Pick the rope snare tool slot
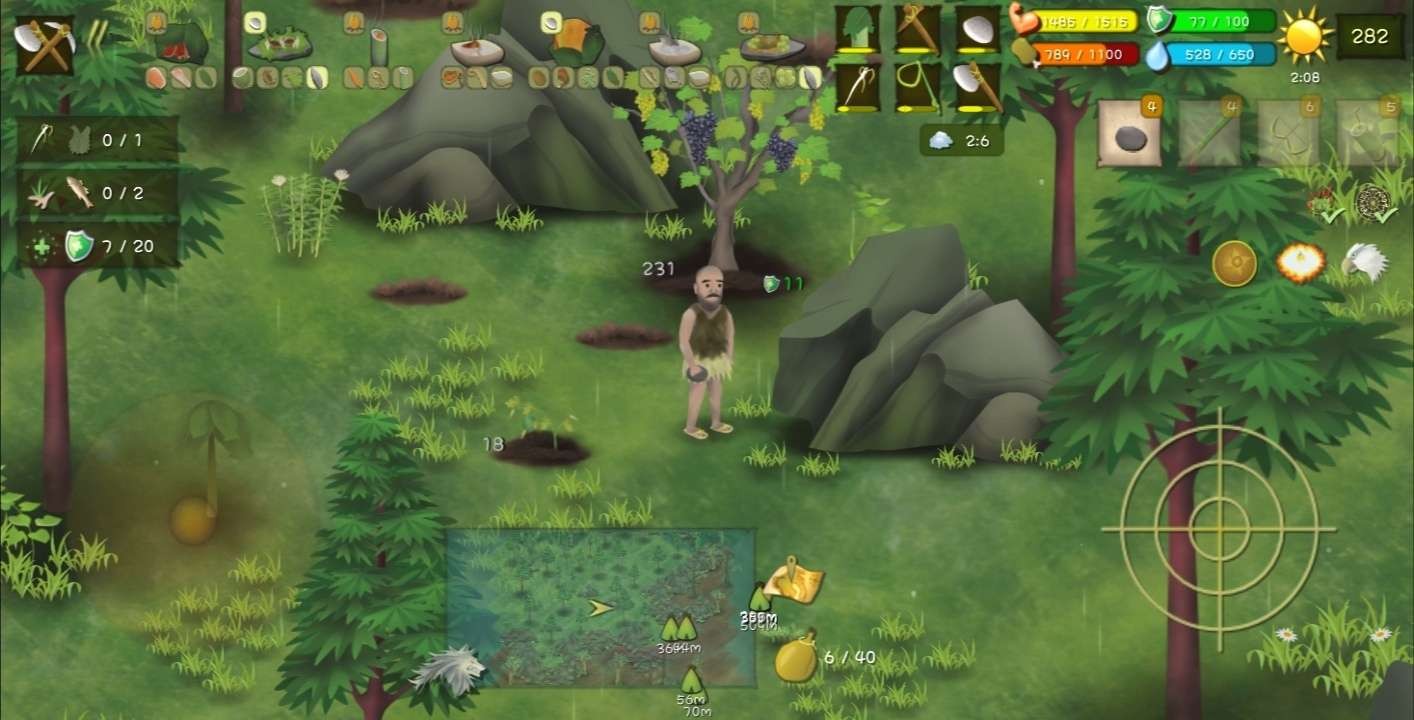 point(917,87)
